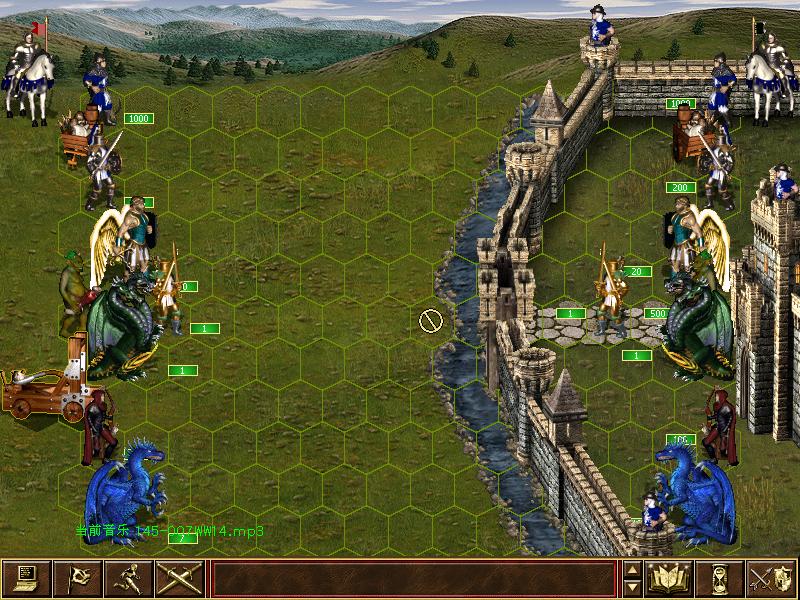Defend with the sword and shield button
Viewport: 800px width, 600px height.
771,578
